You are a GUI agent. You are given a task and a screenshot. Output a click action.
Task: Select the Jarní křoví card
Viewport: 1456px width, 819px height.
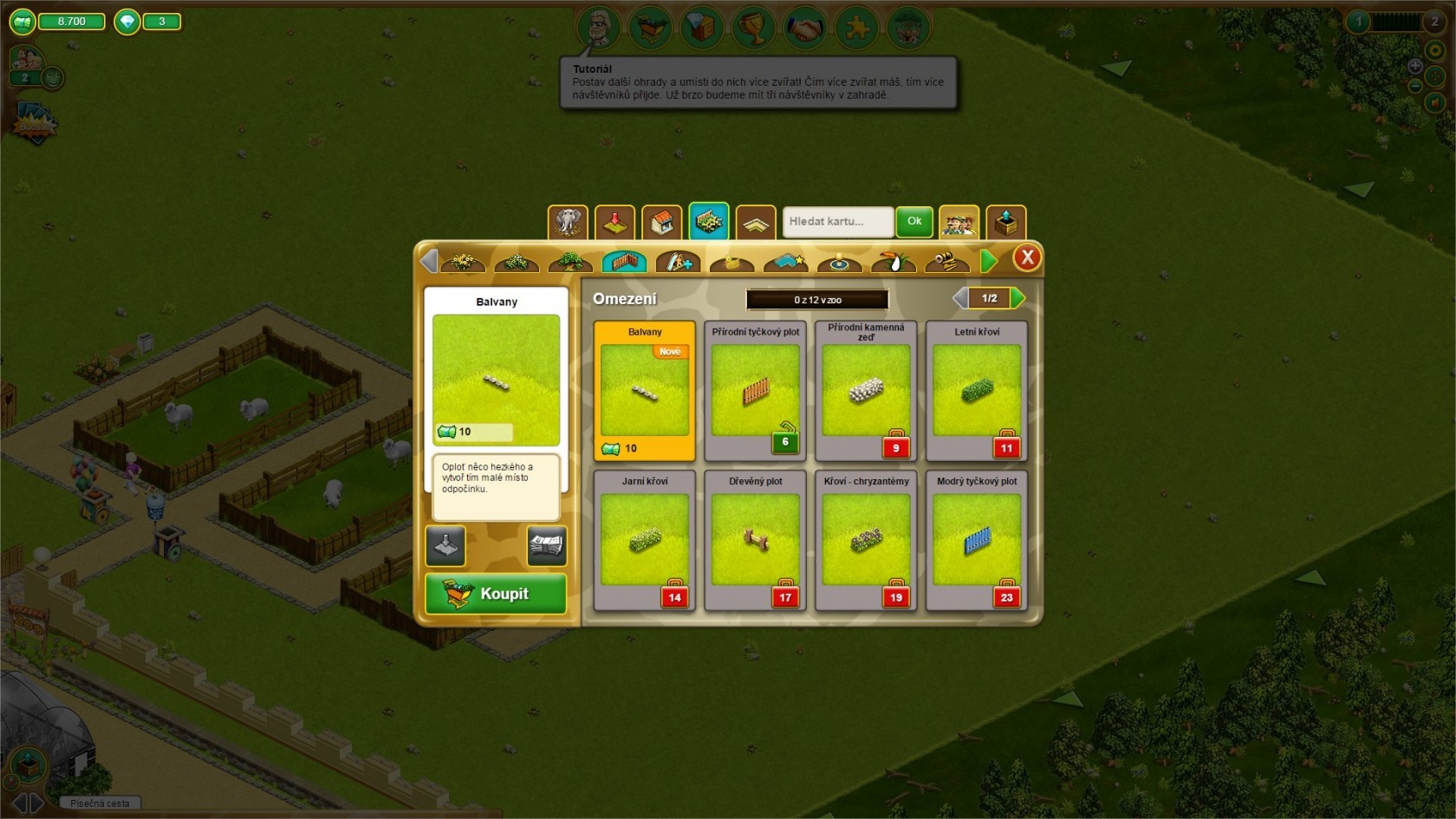pyautogui.click(x=644, y=540)
